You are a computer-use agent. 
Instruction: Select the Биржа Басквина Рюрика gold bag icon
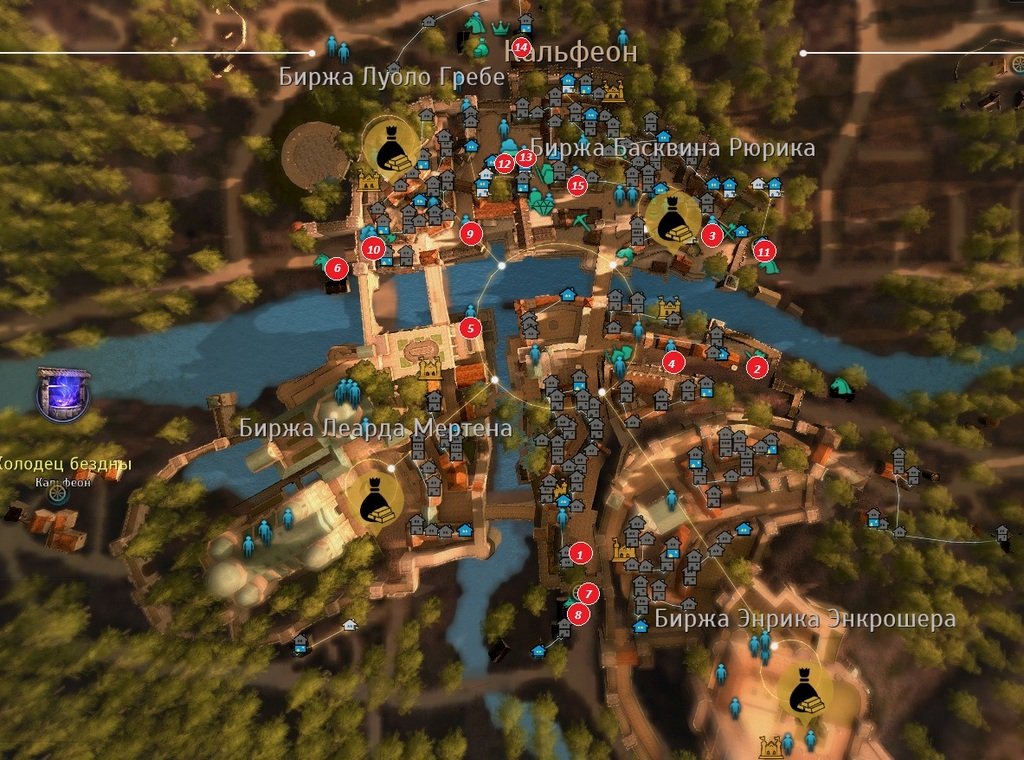pos(672,218)
